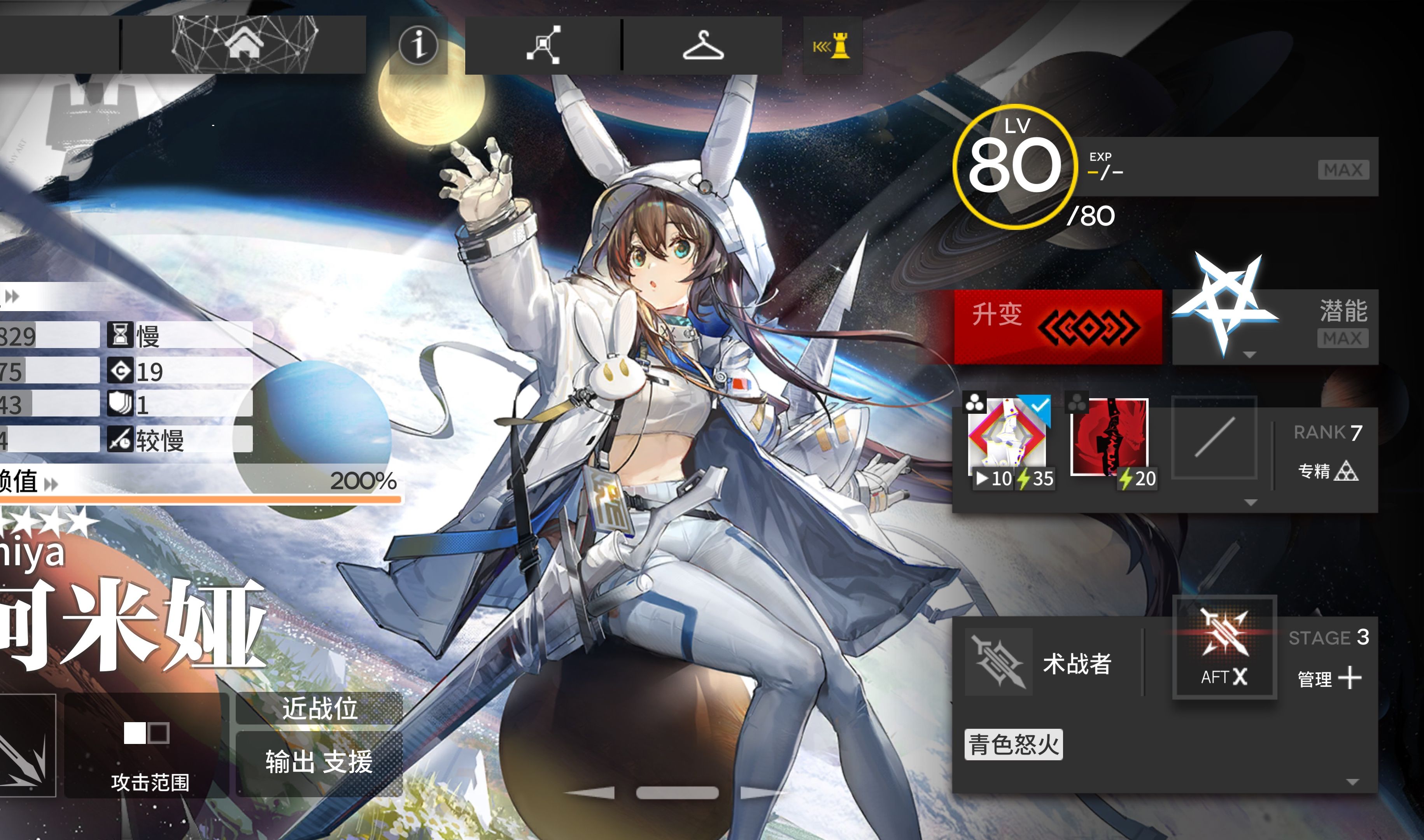Open STAGE 3 管理 module management
The image size is (1424, 840).
[x=1328, y=660]
